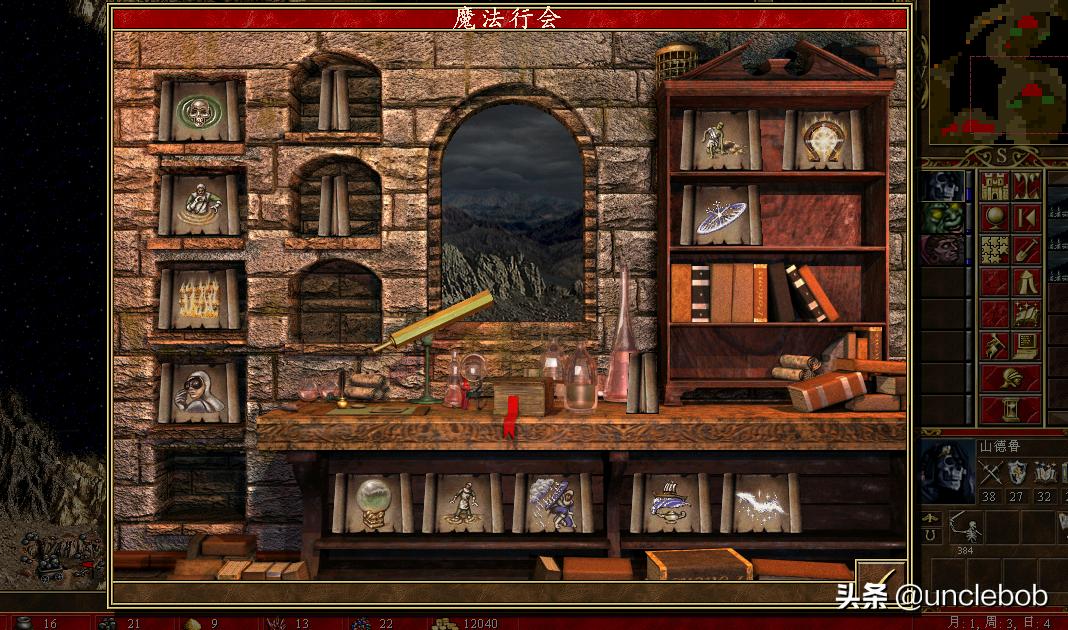Select the golden horseshoe spell scroll
Image resolution: width=1068 pixels, height=630 pixels.
(x=823, y=139)
